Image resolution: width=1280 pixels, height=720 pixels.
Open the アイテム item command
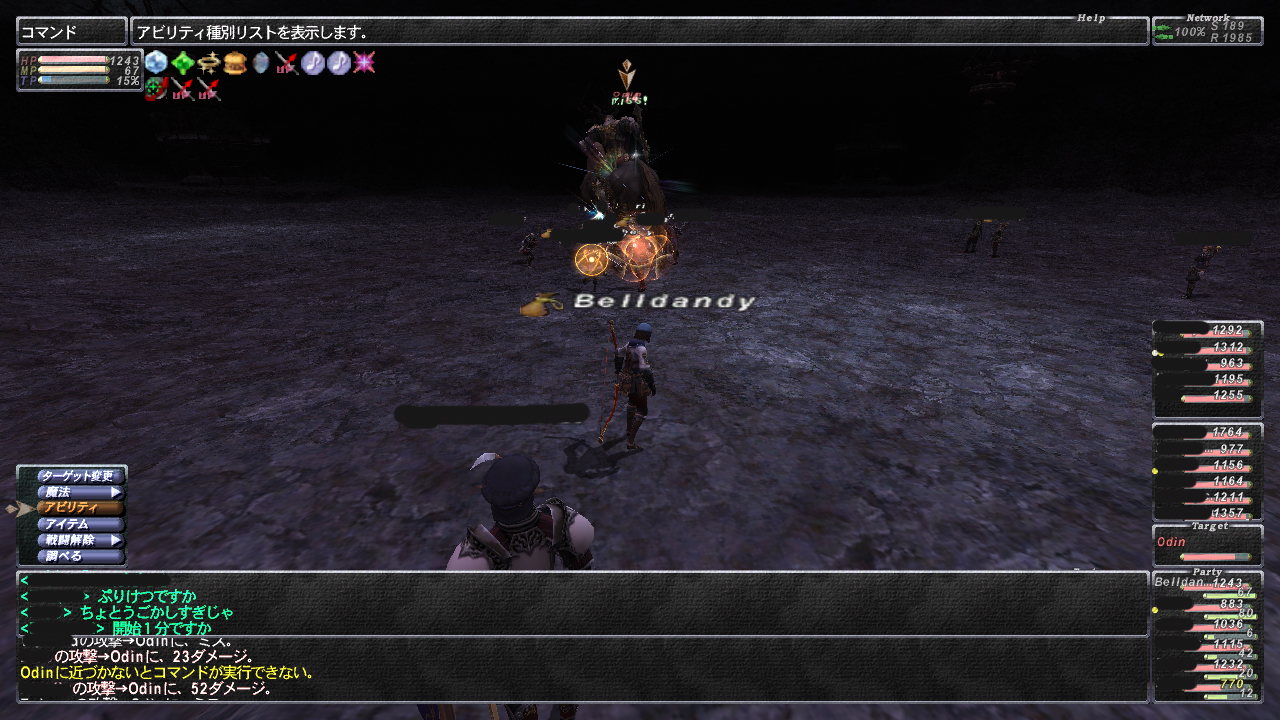tap(80, 524)
